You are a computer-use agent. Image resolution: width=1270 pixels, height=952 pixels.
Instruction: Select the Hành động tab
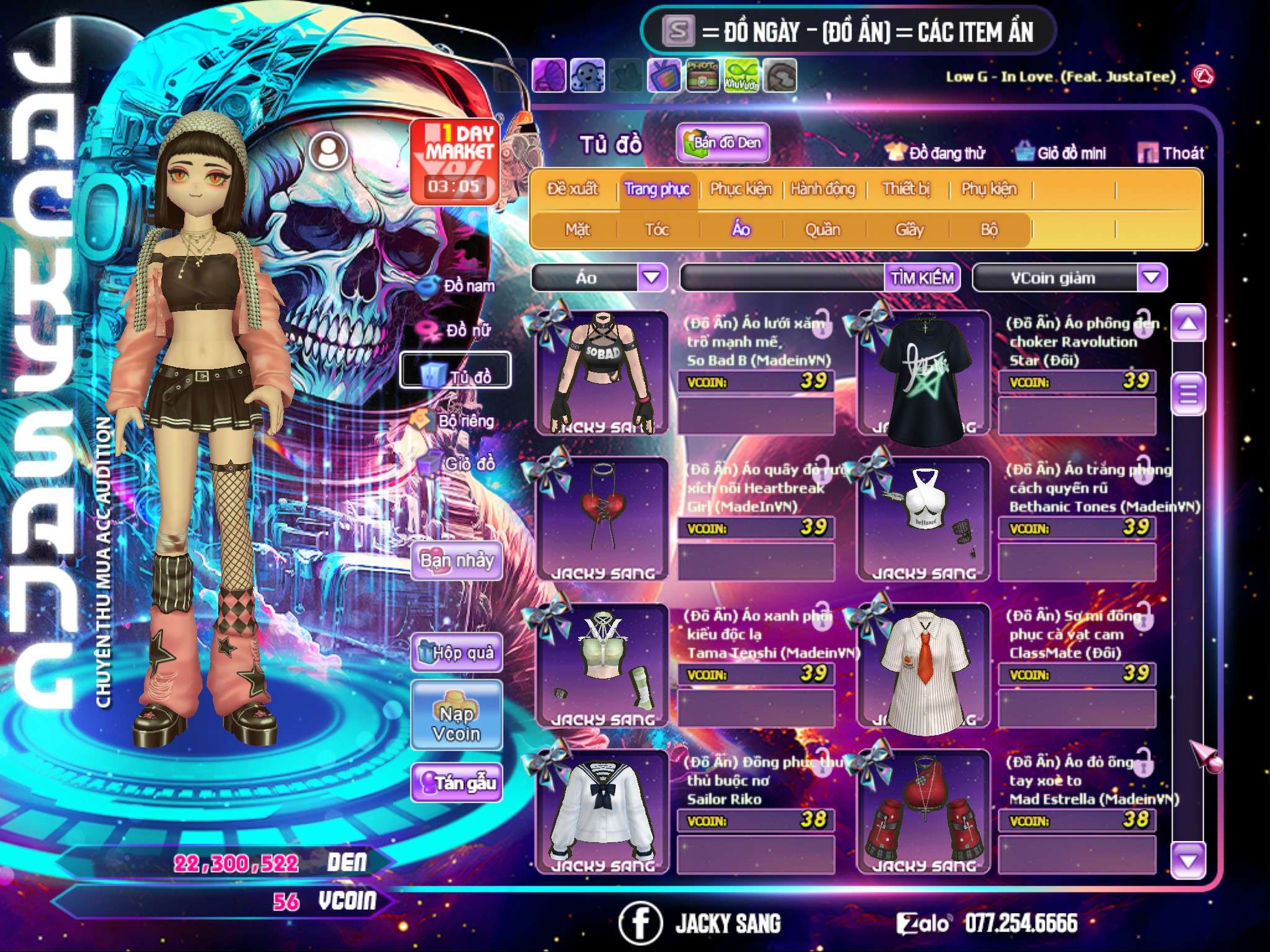pos(822,189)
